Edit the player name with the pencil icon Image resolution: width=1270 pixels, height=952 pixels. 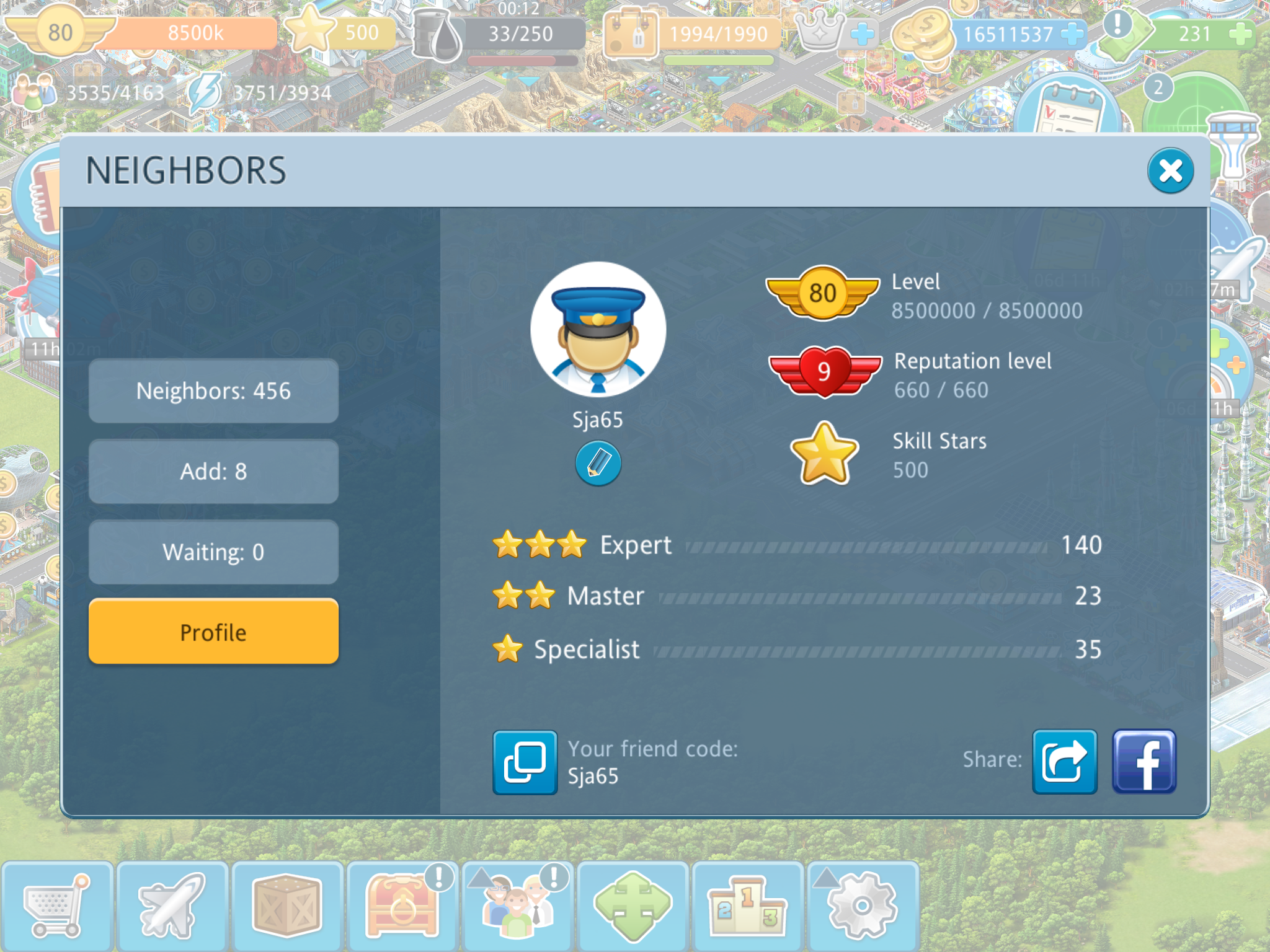[x=598, y=463]
